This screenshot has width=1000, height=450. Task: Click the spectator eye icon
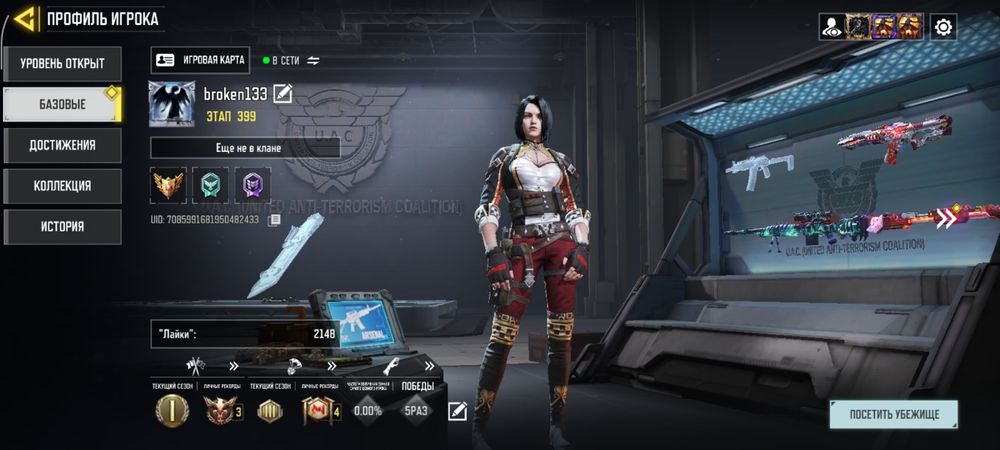pos(831,27)
